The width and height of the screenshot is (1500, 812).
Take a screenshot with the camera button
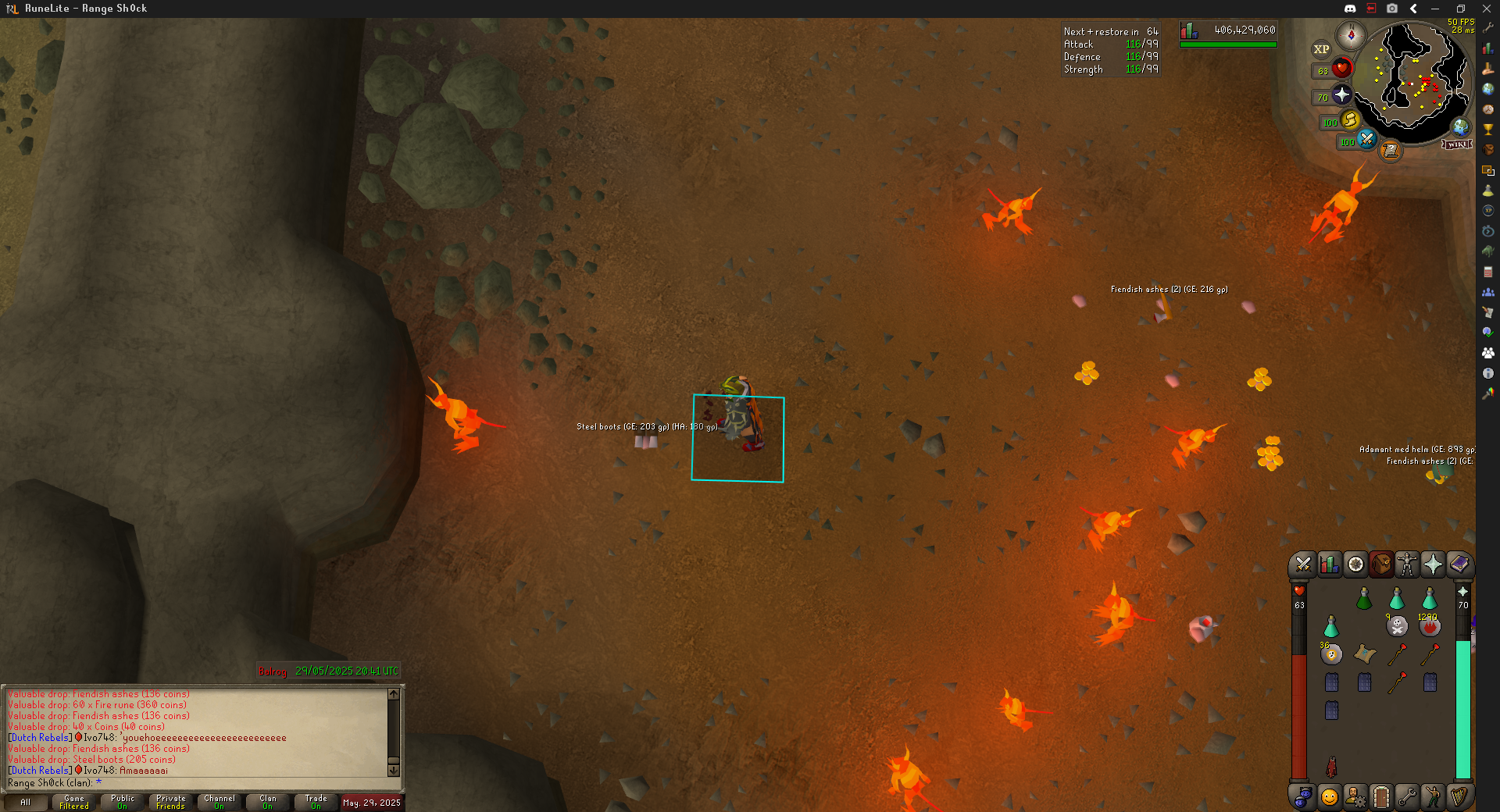[1392, 9]
